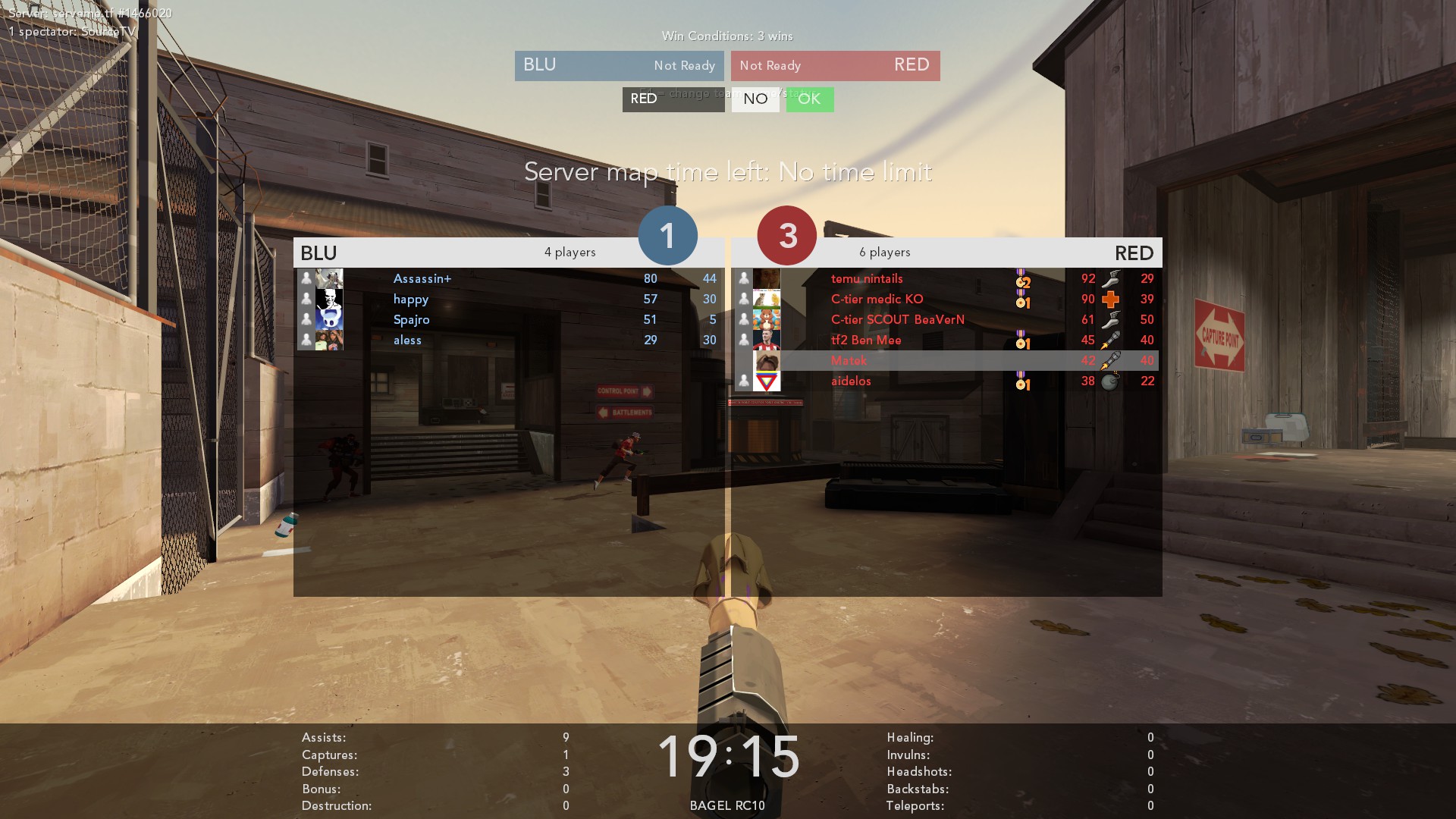
Task: Select temu nintails on the RED scoreboard
Action: coord(867,279)
